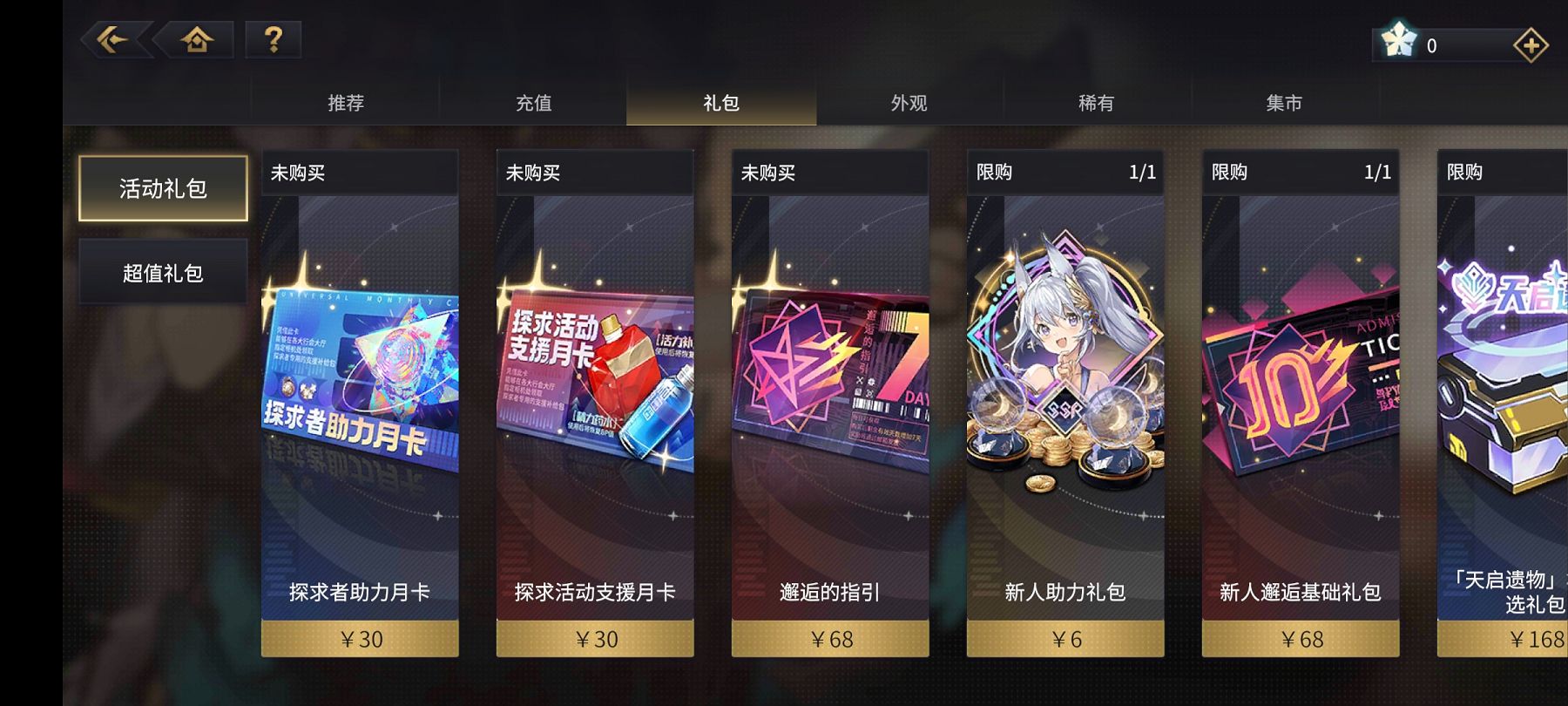Image resolution: width=1568 pixels, height=706 pixels.
Task: Open the question mark help
Action: pyautogui.click(x=273, y=40)
